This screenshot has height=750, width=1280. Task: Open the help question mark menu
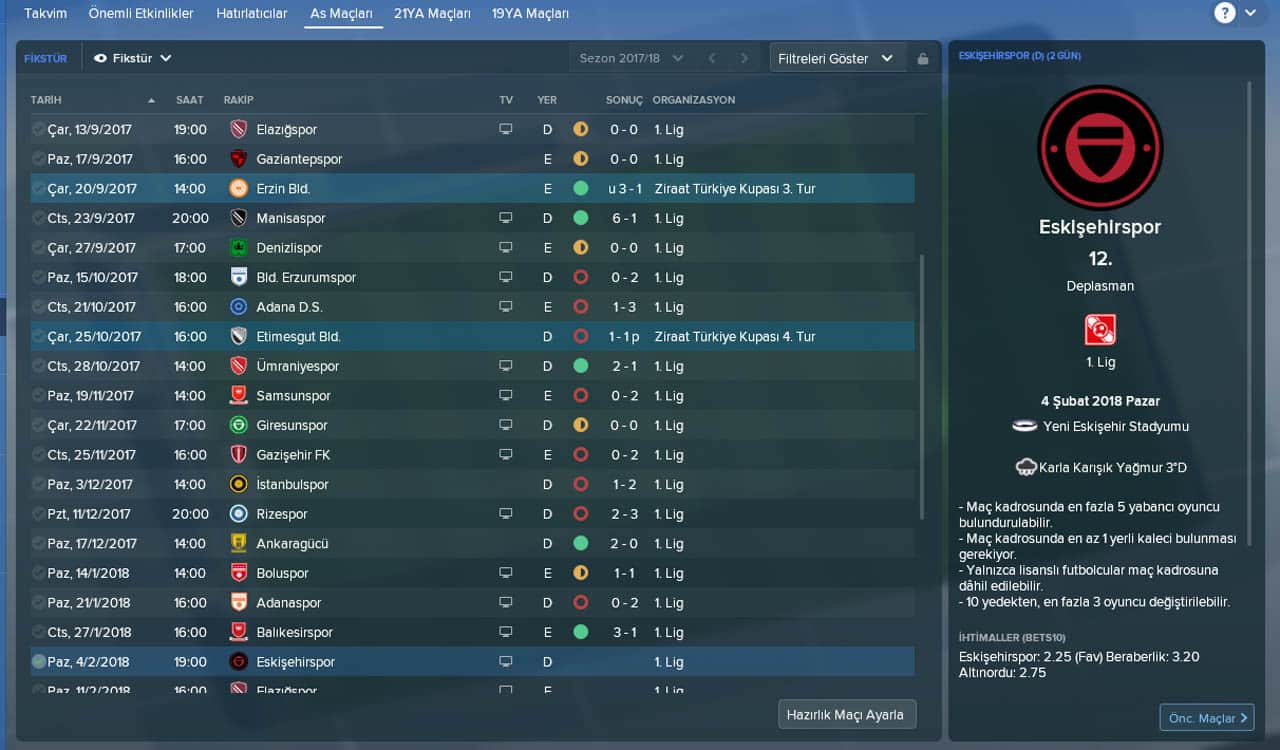(x=1225, y=13)
